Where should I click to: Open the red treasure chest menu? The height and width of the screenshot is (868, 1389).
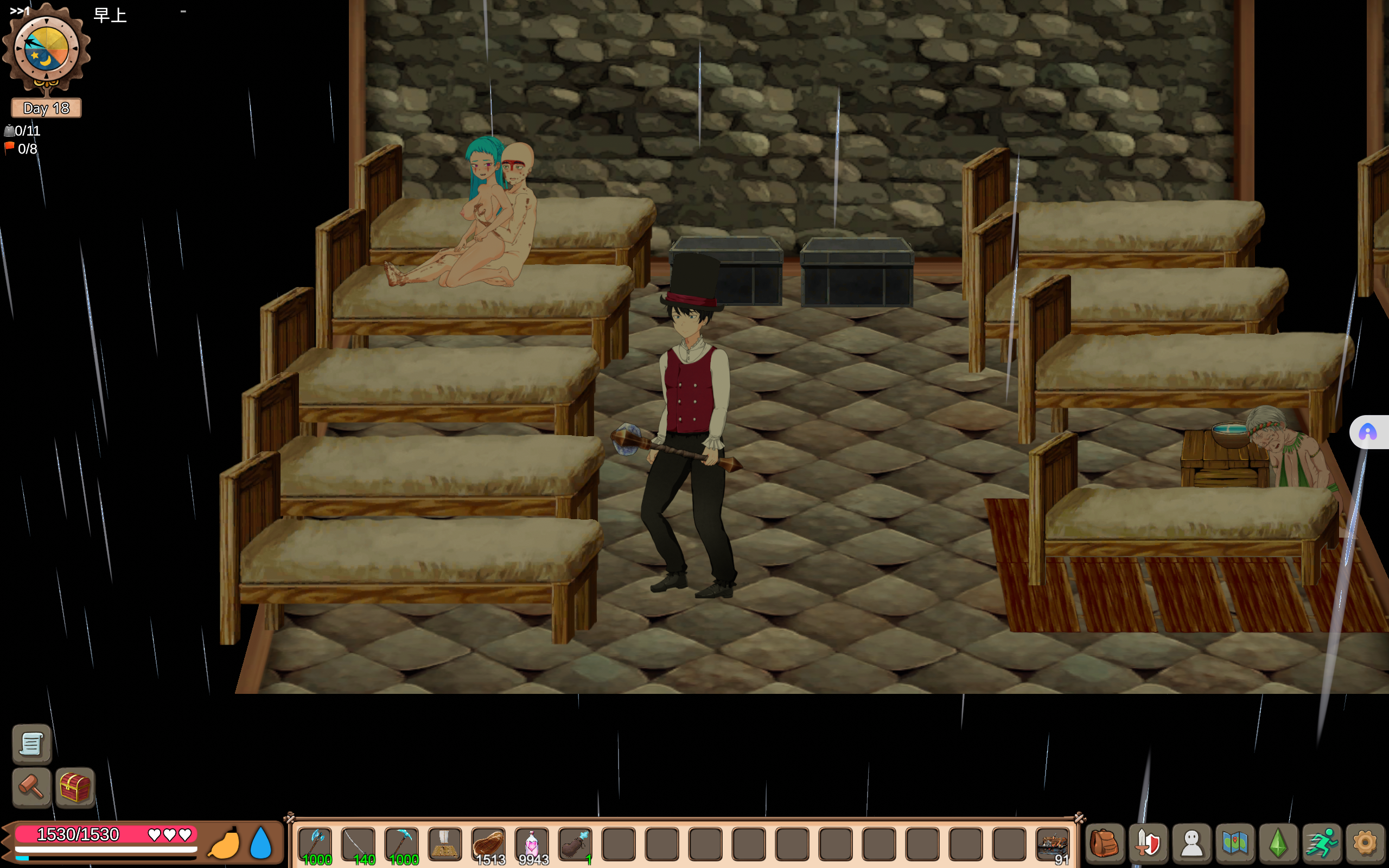pos(75,787)
